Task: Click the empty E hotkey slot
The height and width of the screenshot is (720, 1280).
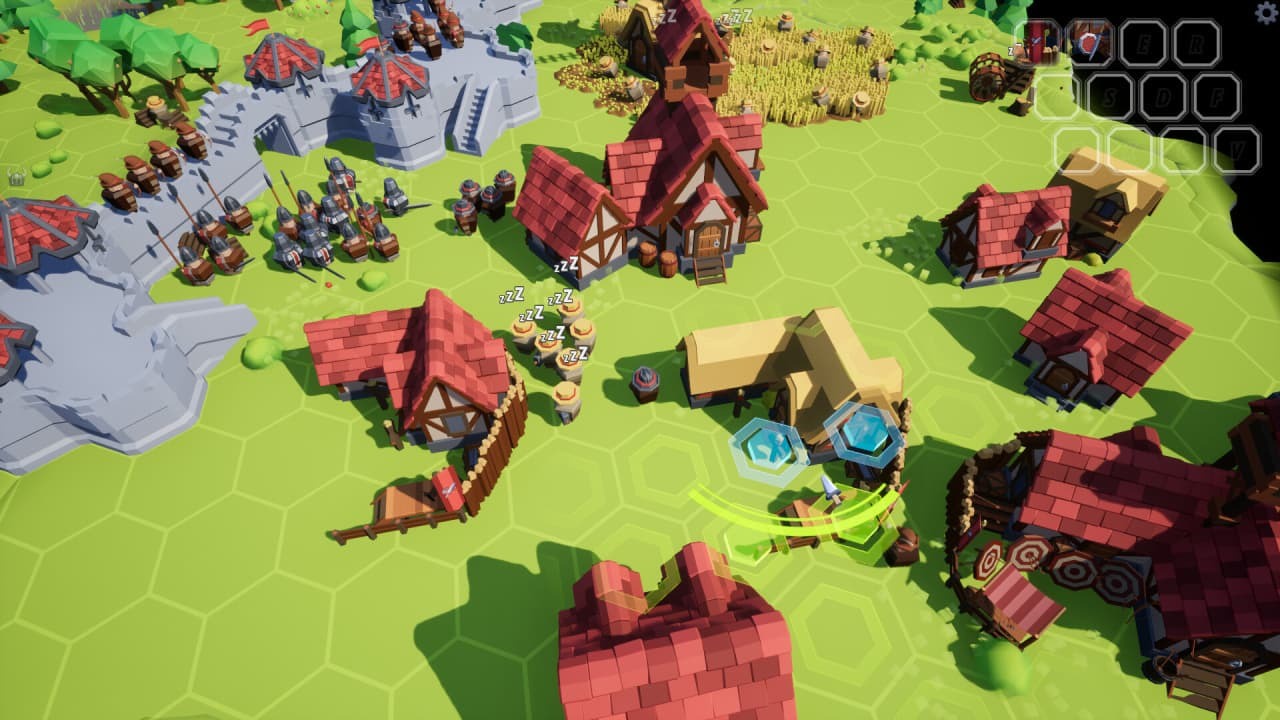Action: (1144, 44)
